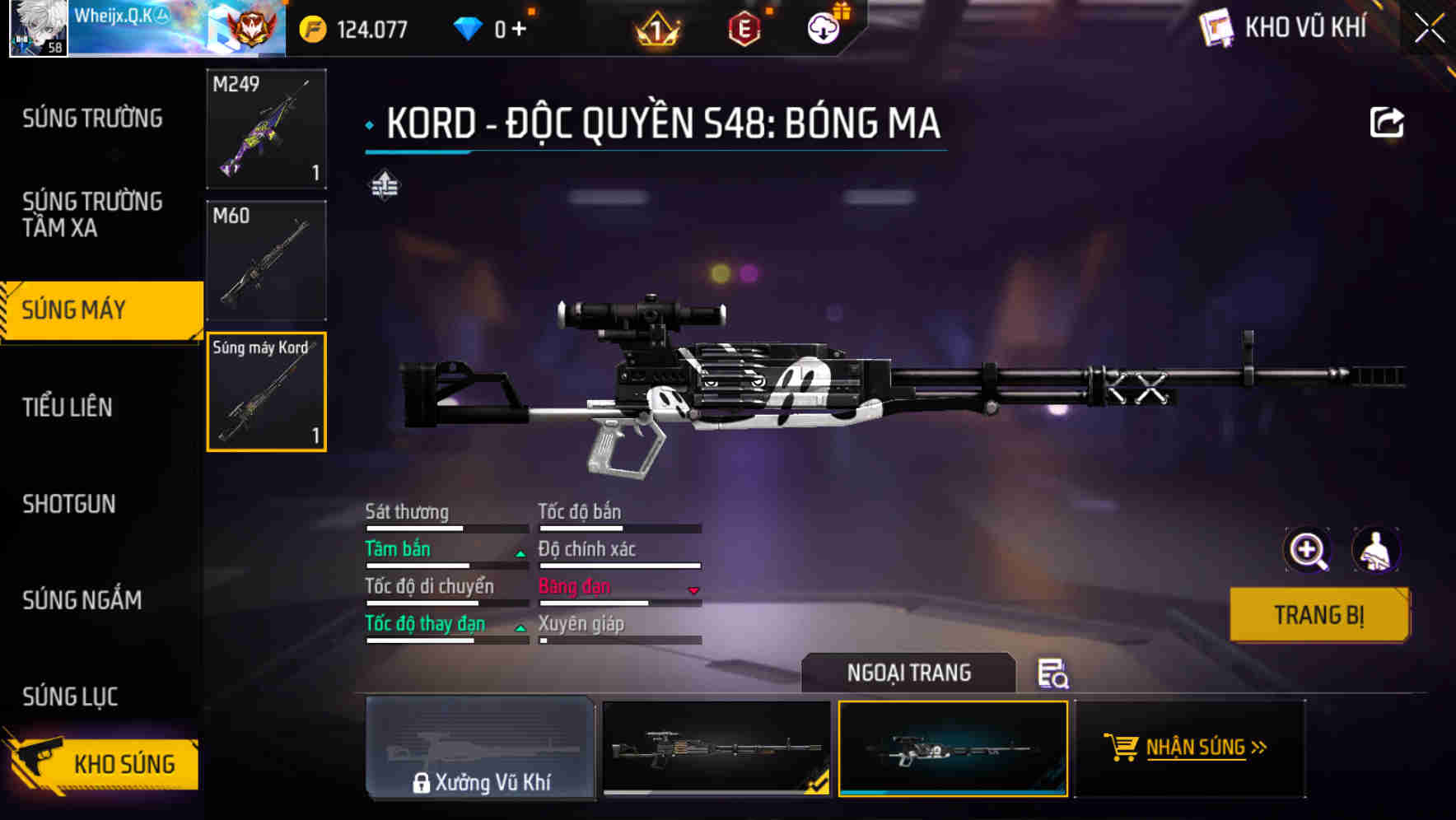Image resolution: width=1456 pixels, height=820 pixels.
Task: Open the weapon upgrade emblem icon below the title
Action: (x=385, y=185)
